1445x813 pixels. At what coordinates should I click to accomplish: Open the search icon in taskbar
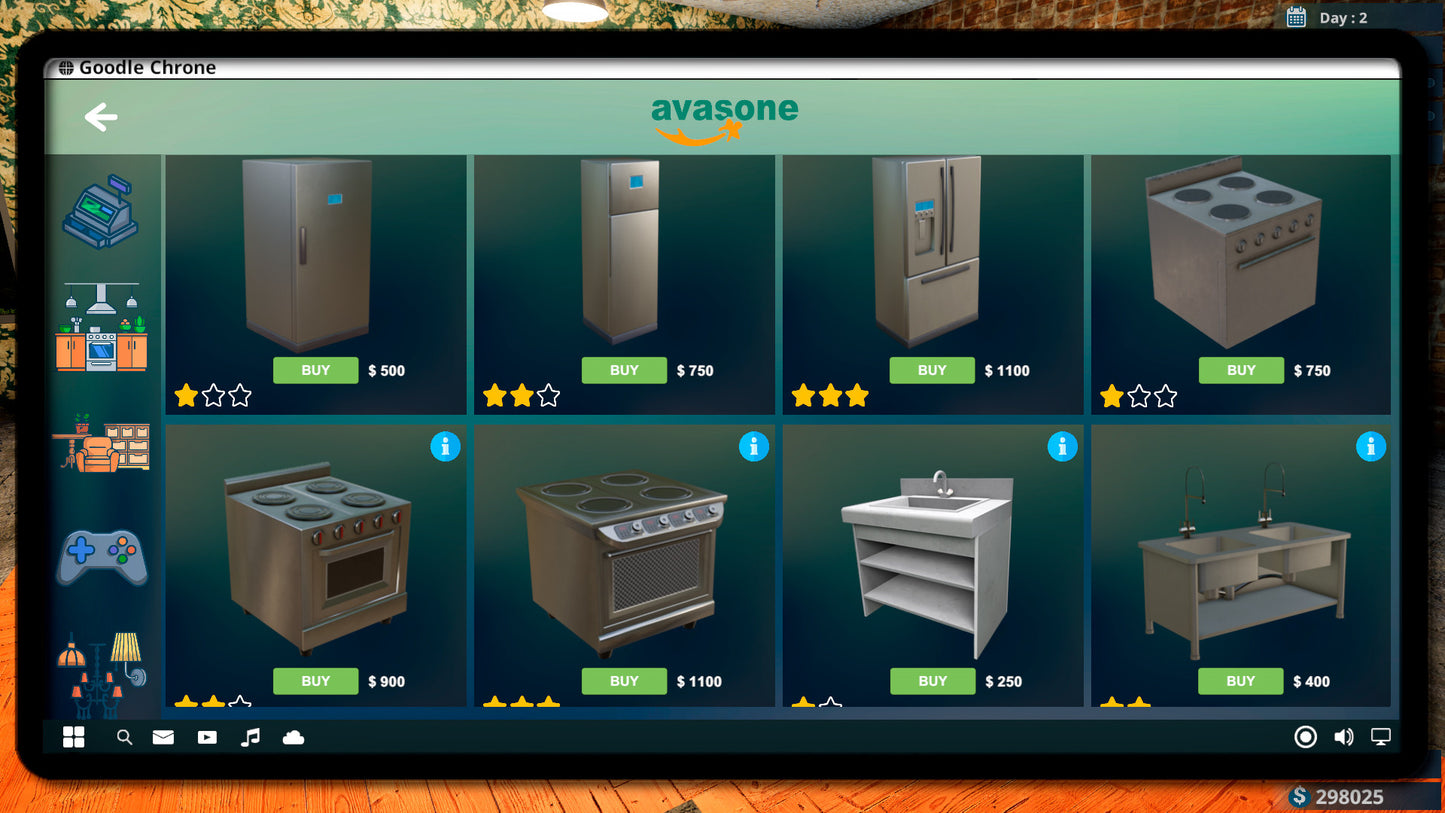pyautogui.click(x=124, y=737)
